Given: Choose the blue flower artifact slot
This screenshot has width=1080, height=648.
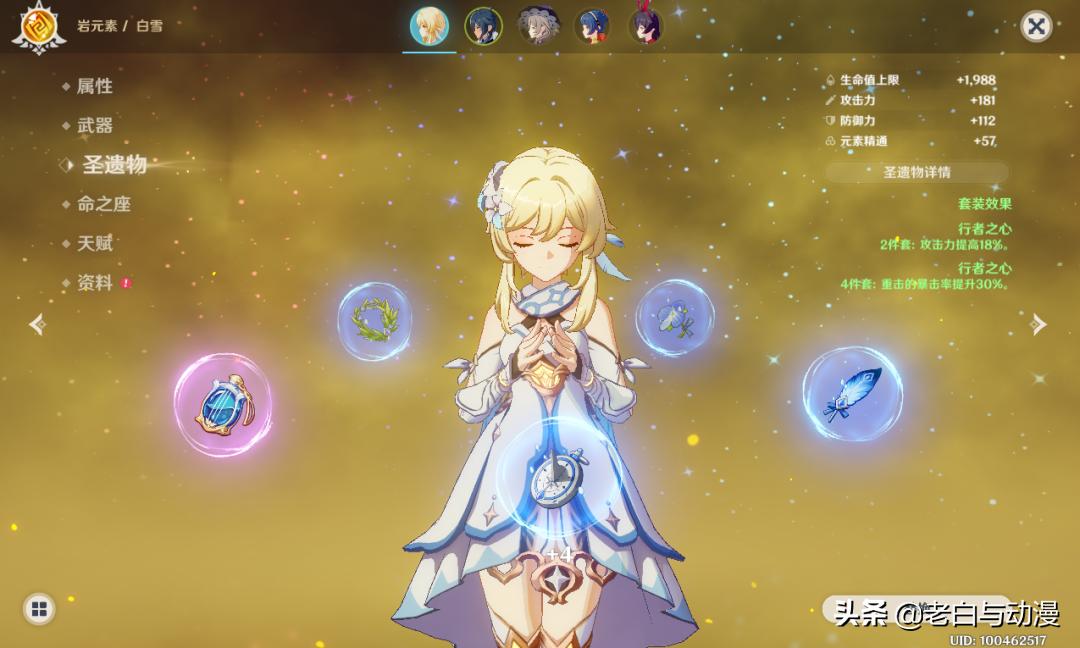Looking at the screenshot, I should pyautogui.click(x=675, y=317).
